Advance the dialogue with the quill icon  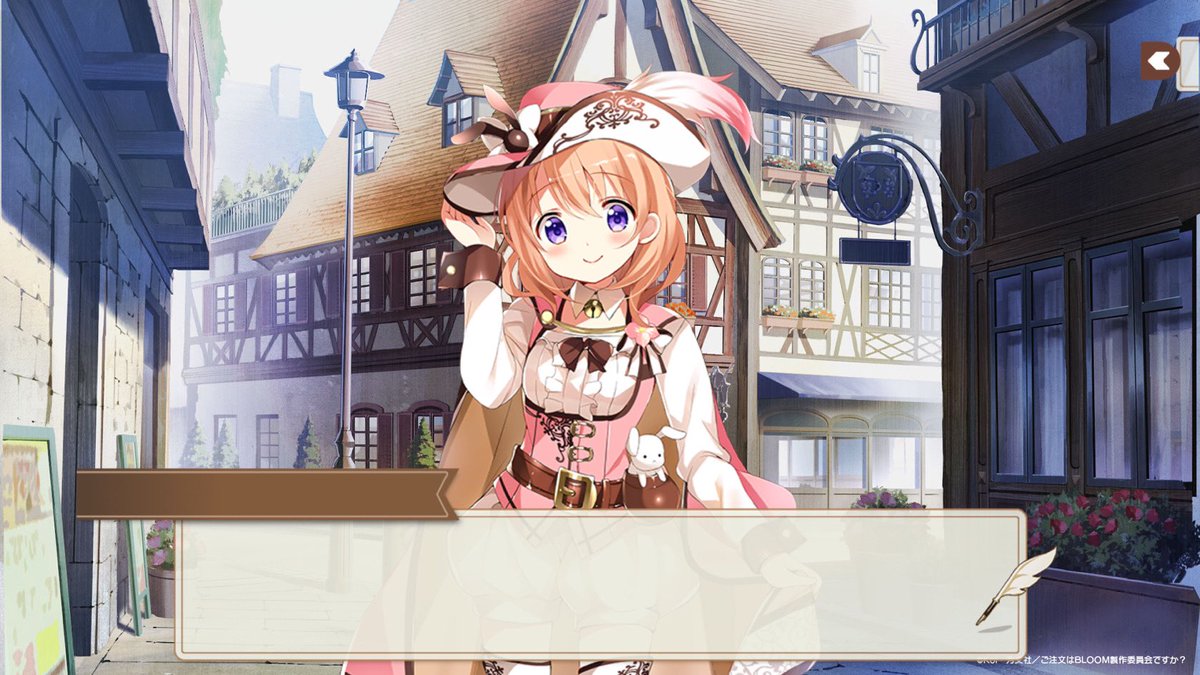pyautogui.click(x=1014, y=586)
